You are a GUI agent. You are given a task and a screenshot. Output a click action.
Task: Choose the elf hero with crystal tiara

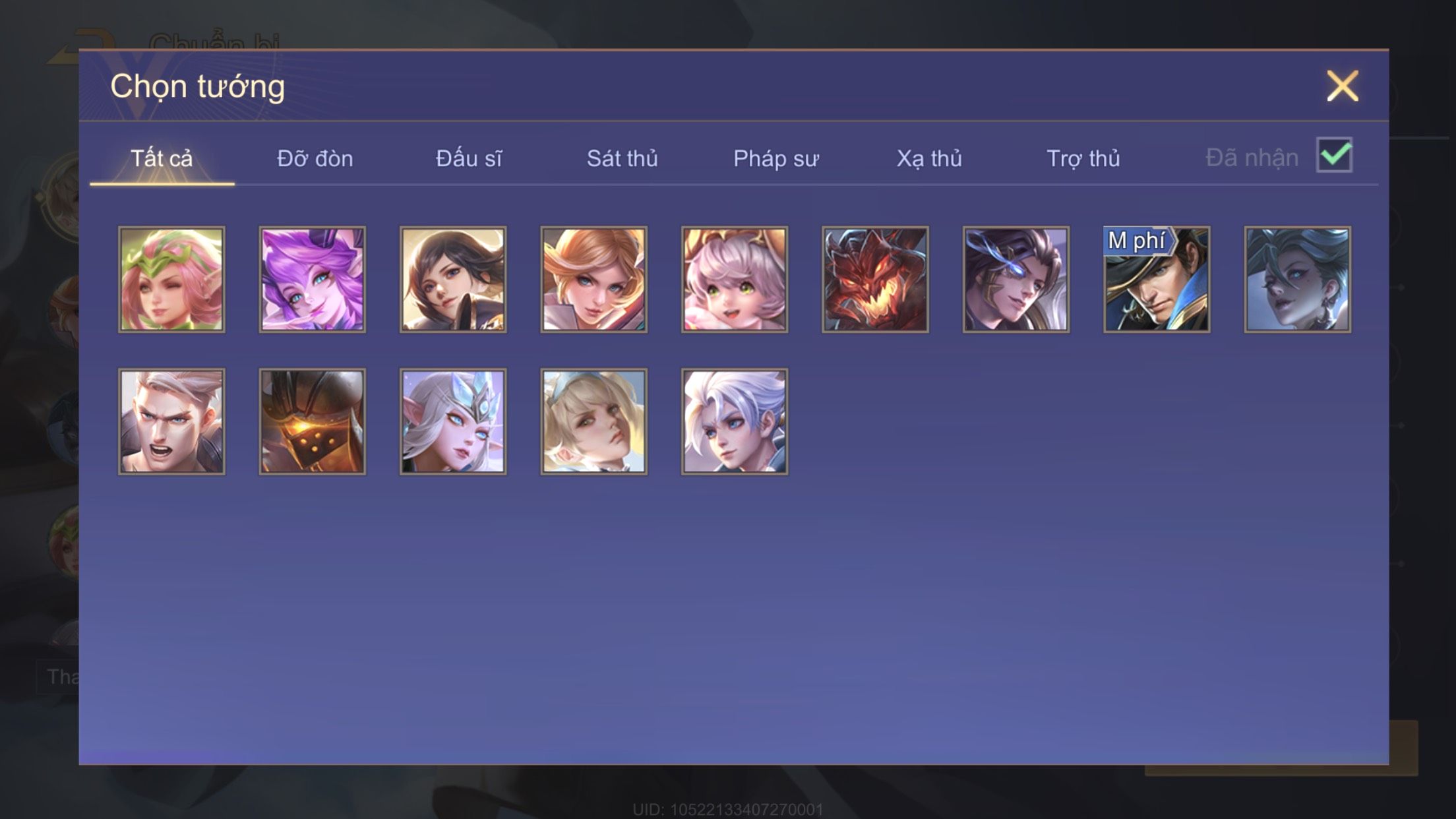(453, 421)
